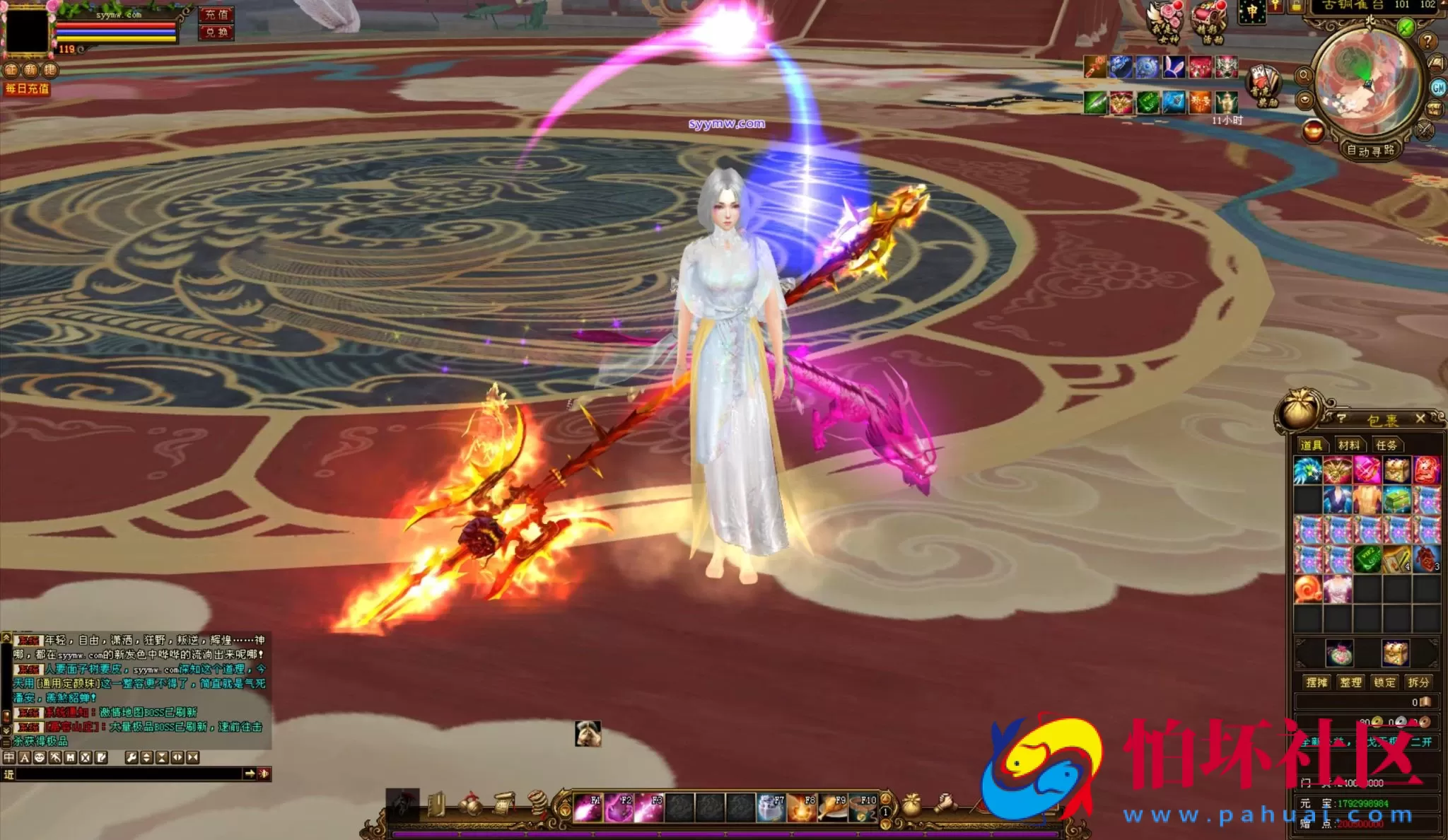Open the 我是女神 rose icon
The width and height of the screenshot is (1448, 840).
click(1164, 21)
